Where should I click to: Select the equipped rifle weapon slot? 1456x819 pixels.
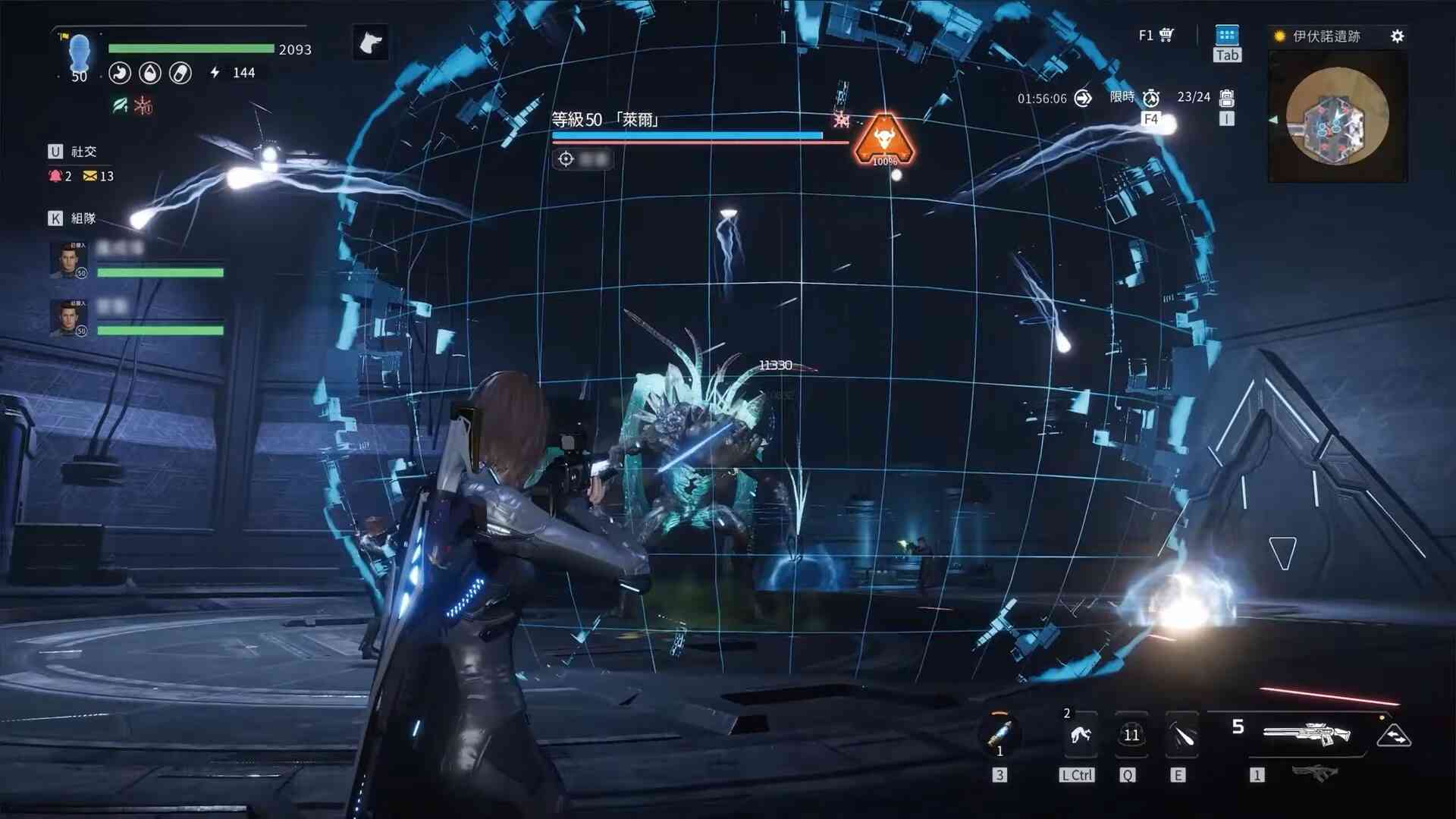point(1306,734)
